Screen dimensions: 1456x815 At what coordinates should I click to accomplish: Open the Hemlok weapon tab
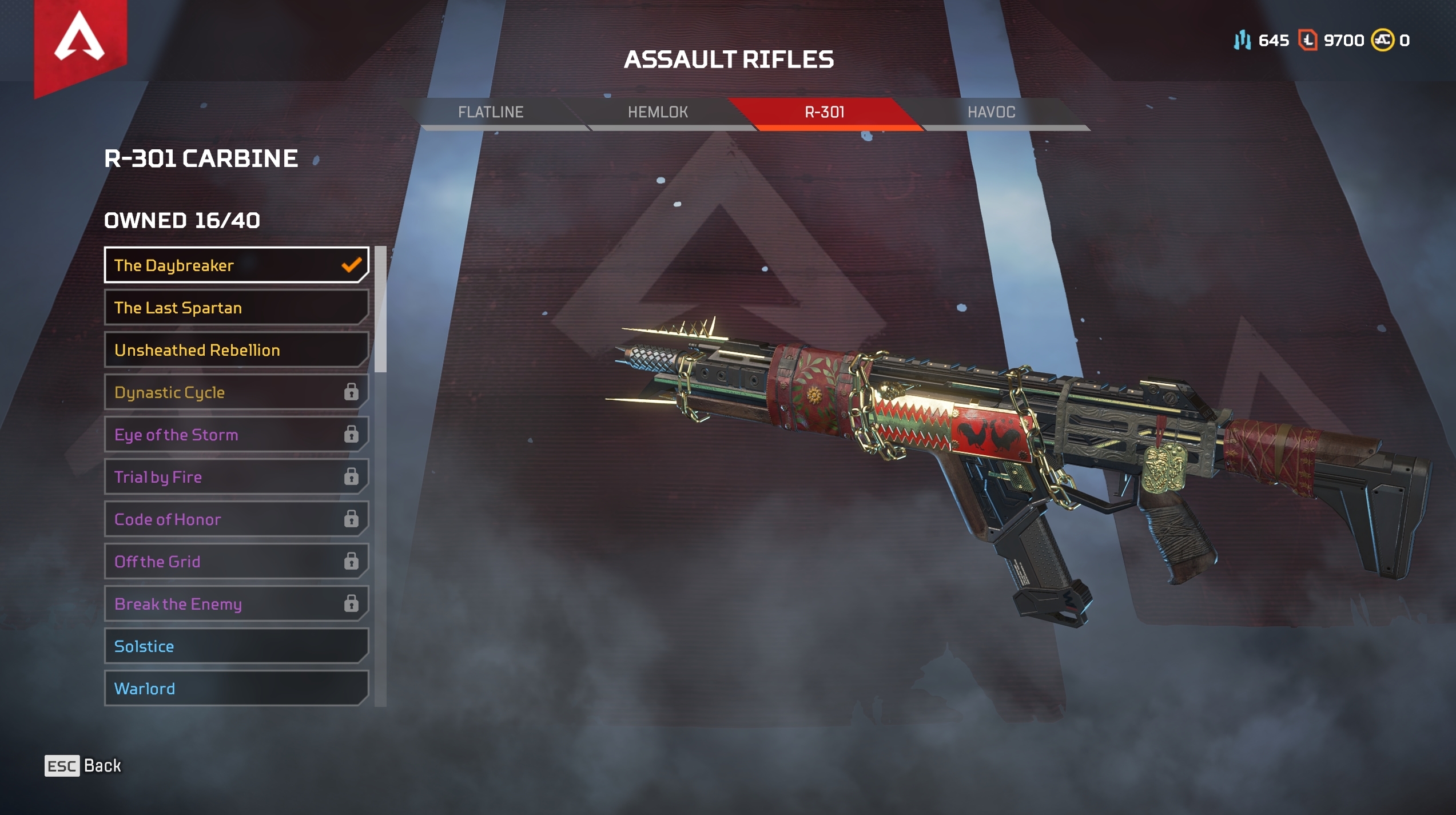point(658,112)
